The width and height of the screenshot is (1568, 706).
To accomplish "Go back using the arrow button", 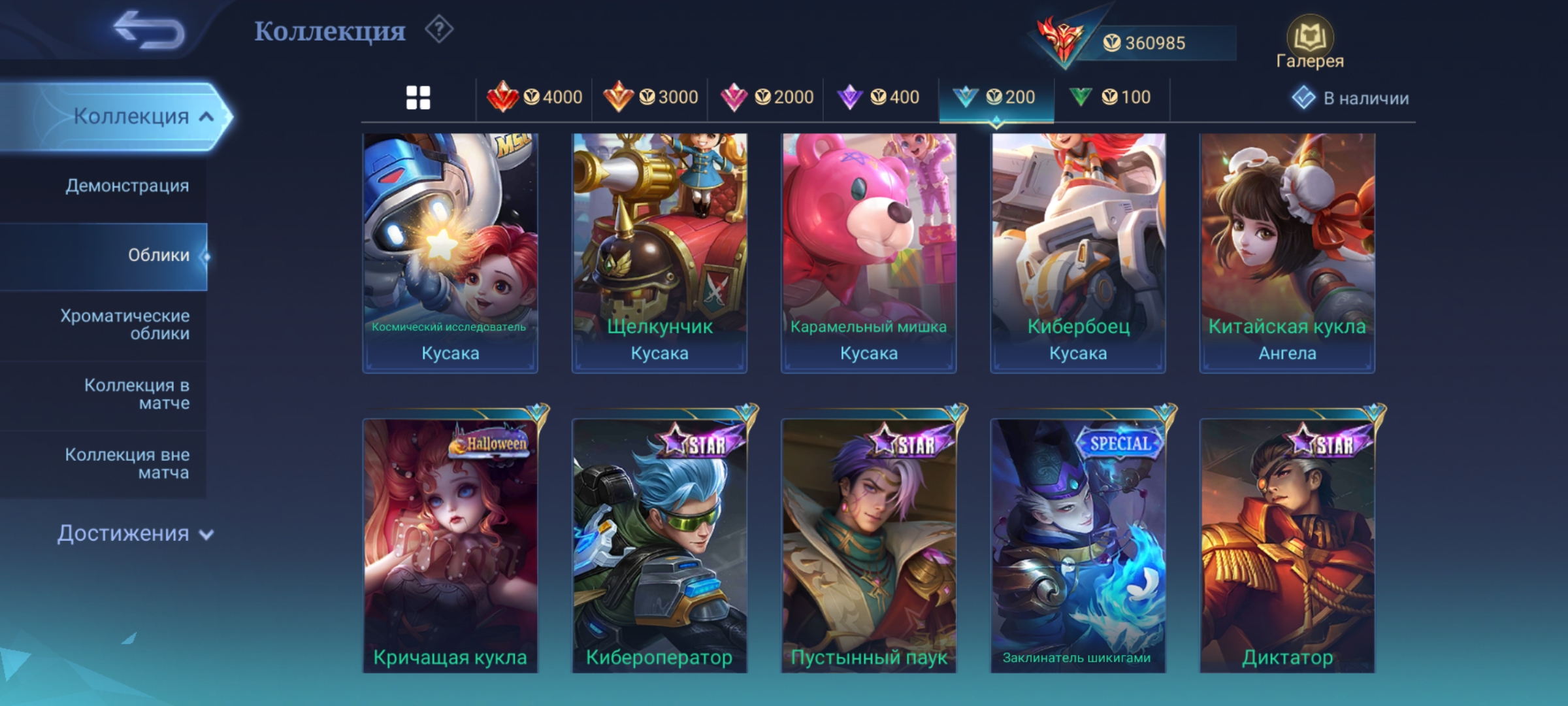I will [x=148, y=31].
